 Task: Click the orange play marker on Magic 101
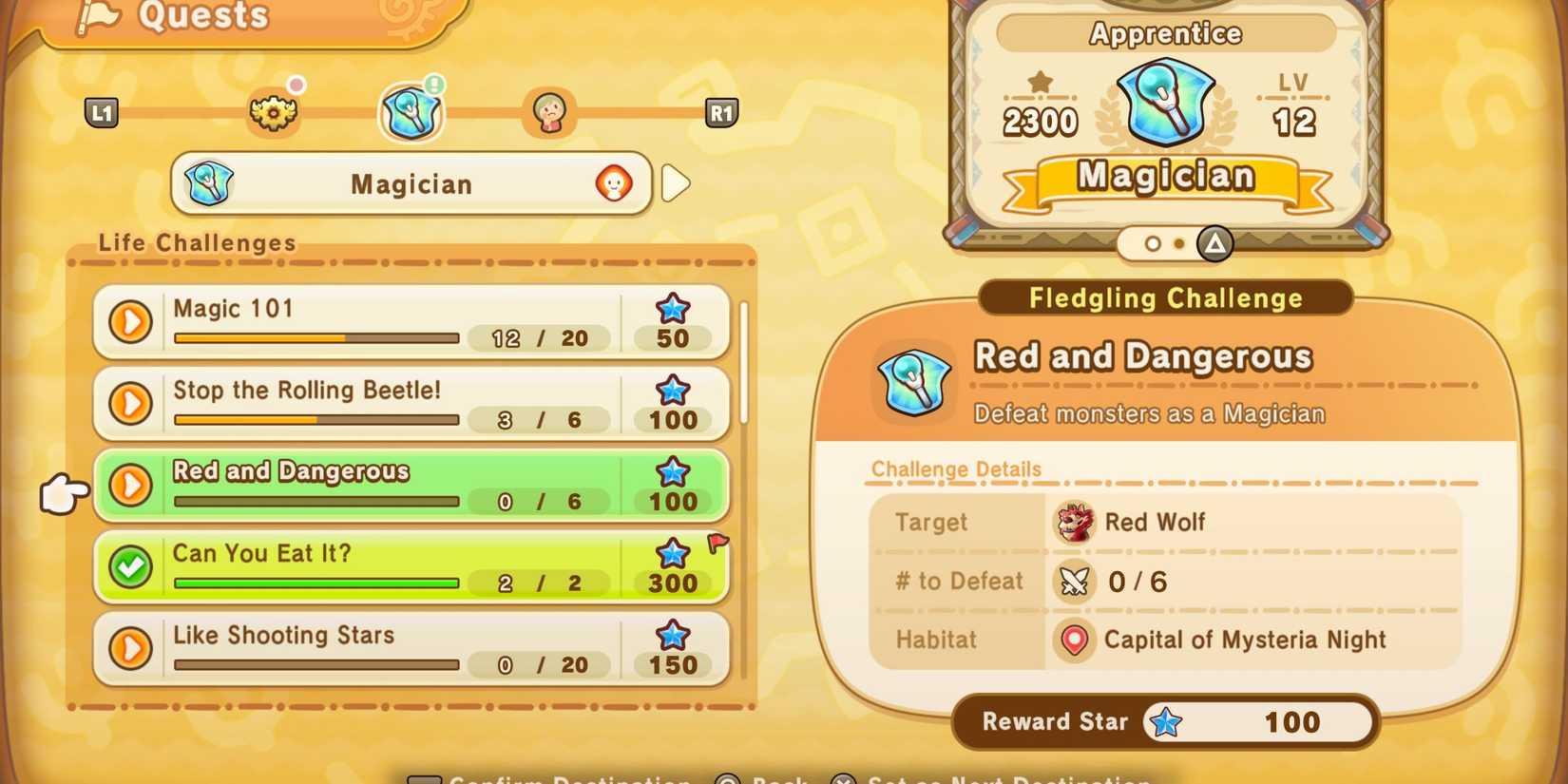pyautogui.click(x=130, y=322)
